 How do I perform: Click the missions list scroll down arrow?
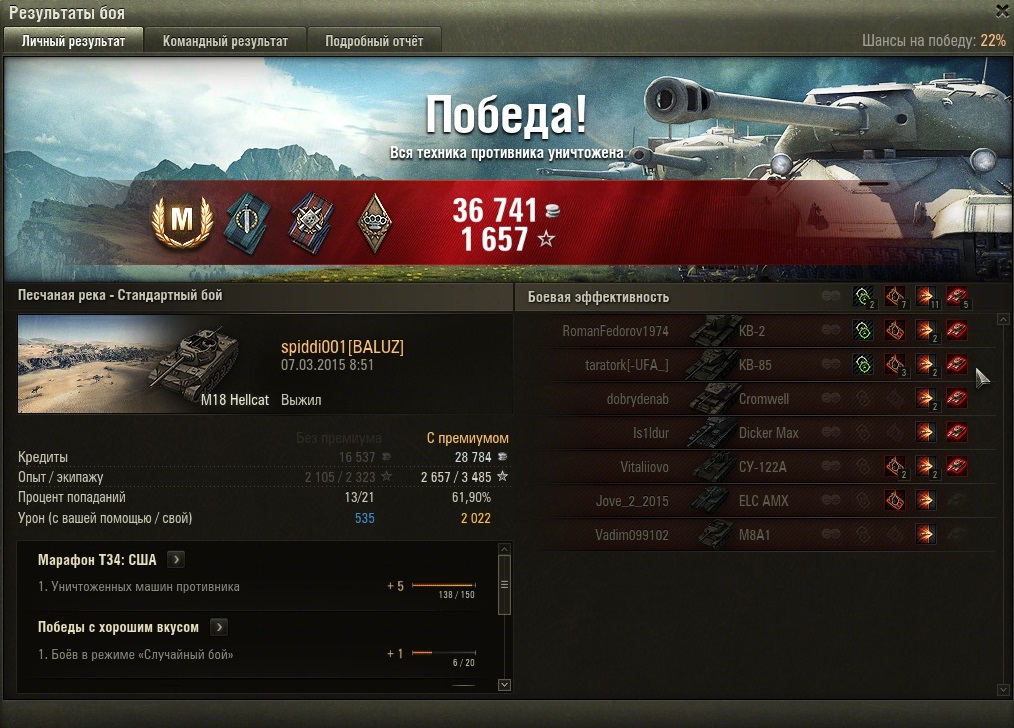tap(504, 685)
